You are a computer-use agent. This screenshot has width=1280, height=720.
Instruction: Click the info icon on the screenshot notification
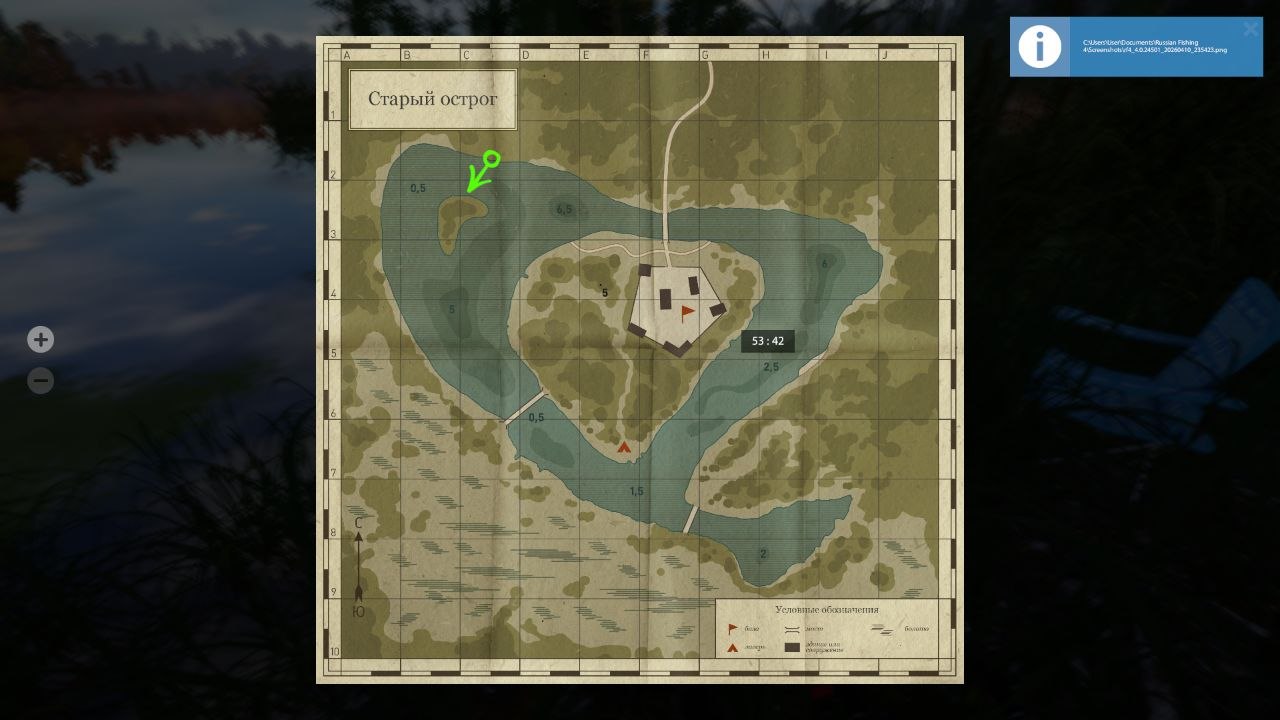pyautogui.click(x=1039, y=46)
